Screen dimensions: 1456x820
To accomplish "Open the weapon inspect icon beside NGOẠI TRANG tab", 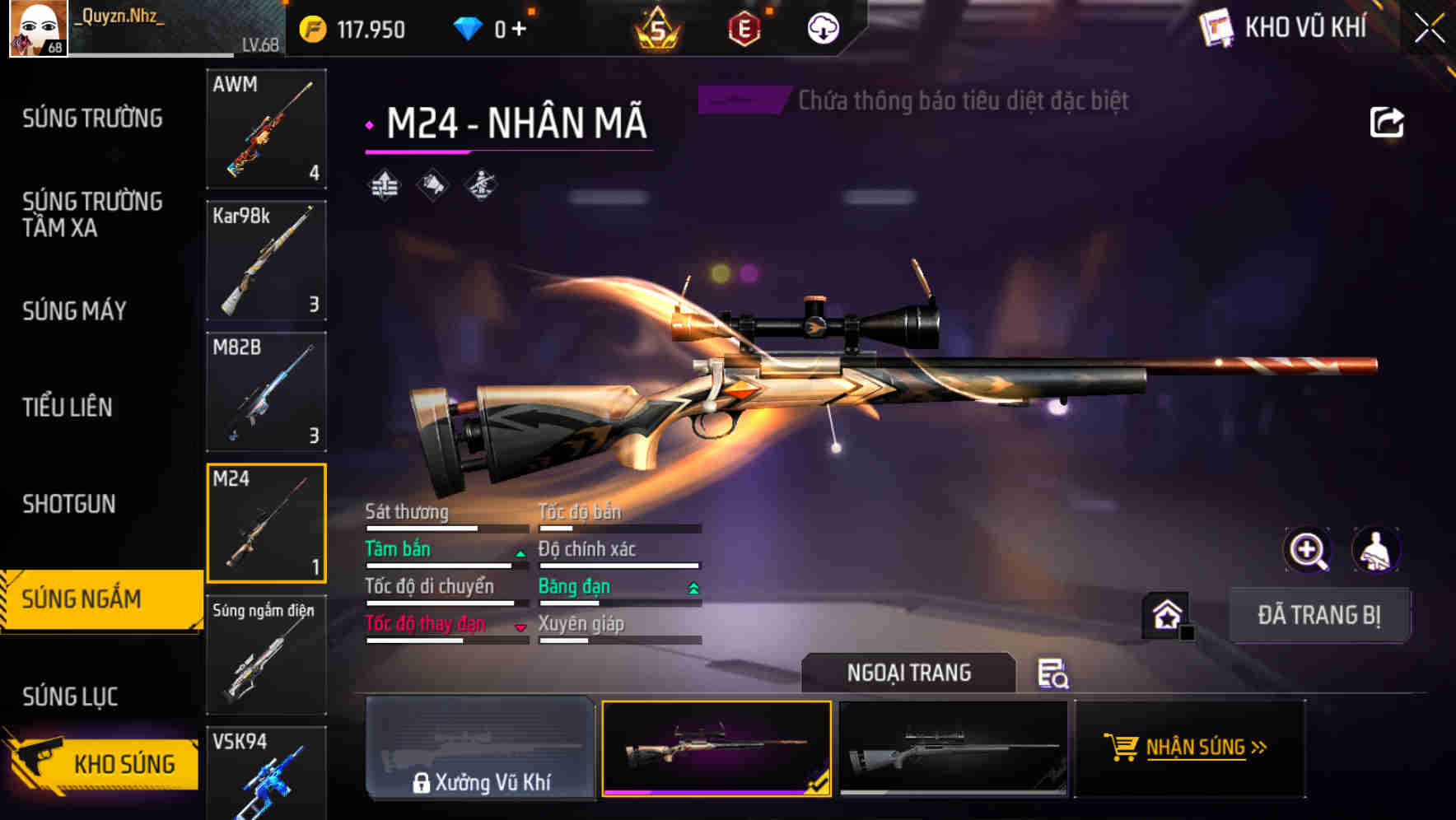I will 1052,674.
